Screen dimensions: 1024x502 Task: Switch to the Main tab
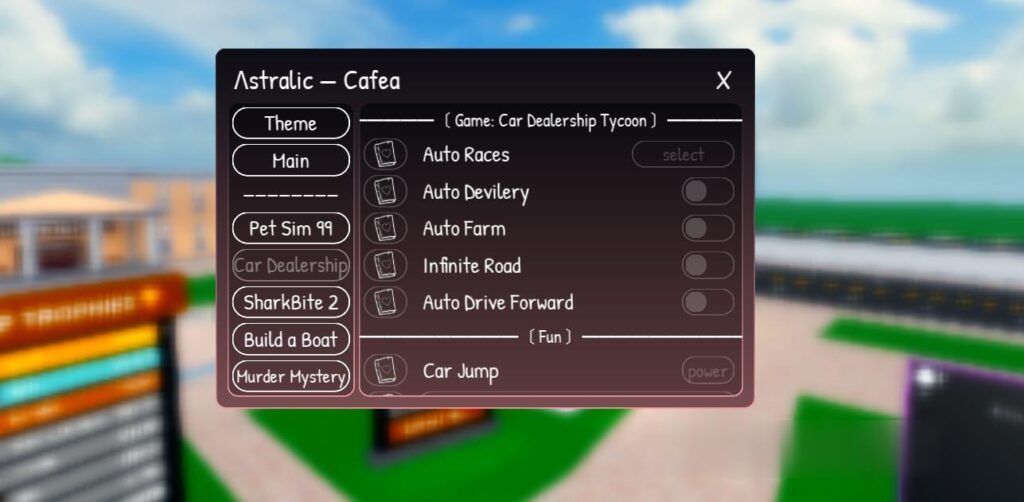(x=291, y=161)
